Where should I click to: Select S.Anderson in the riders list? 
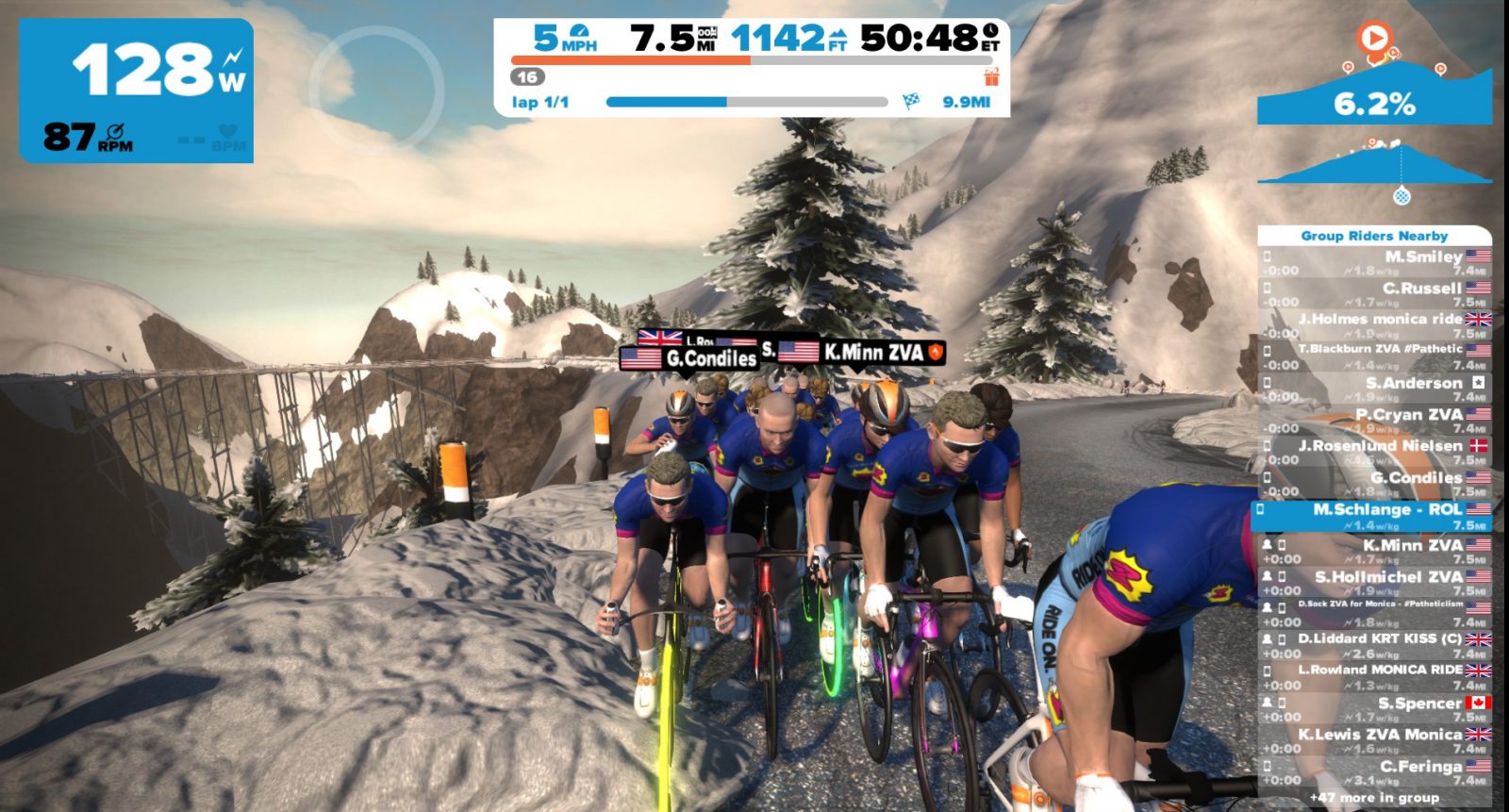[1374, 389]
